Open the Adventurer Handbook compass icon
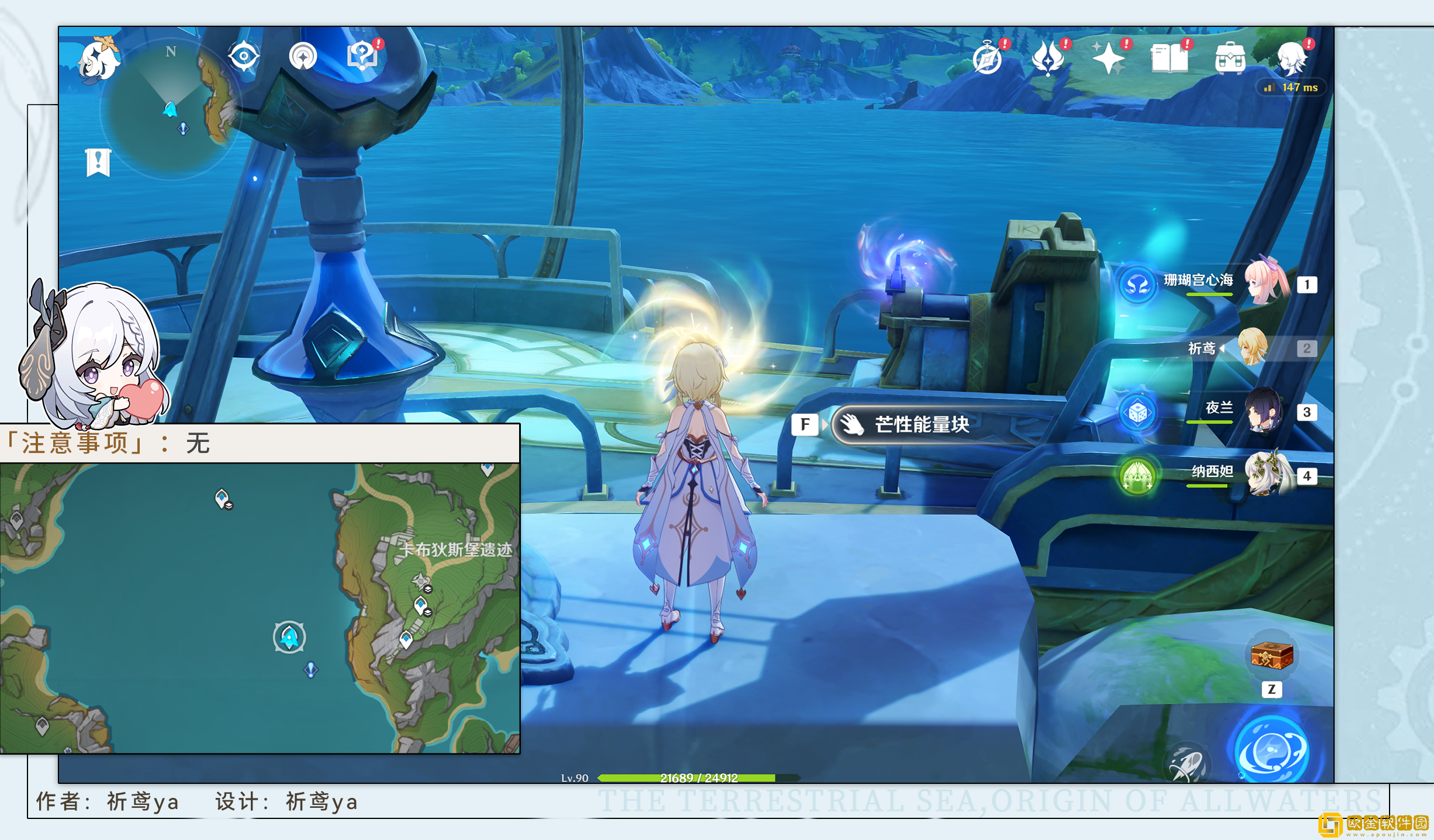Image resolution: width=1434 pixels, height=840 pixels. click(987, 59)
